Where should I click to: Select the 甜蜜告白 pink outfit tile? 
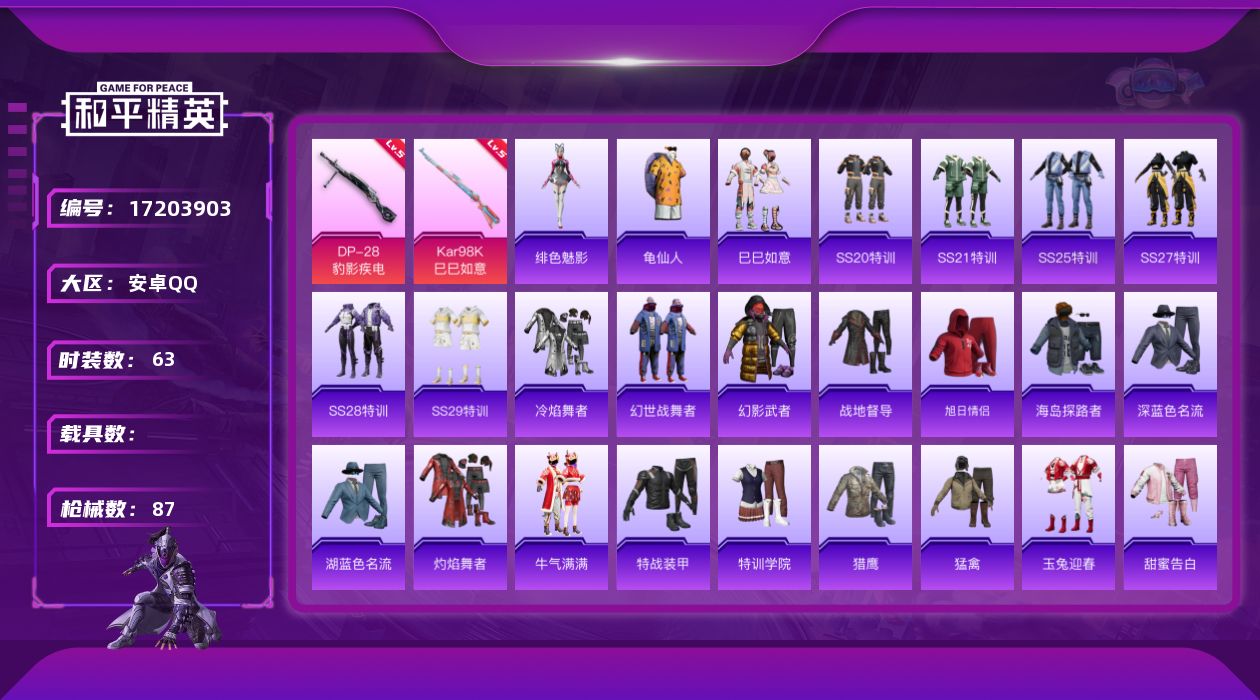[1170, 517]
